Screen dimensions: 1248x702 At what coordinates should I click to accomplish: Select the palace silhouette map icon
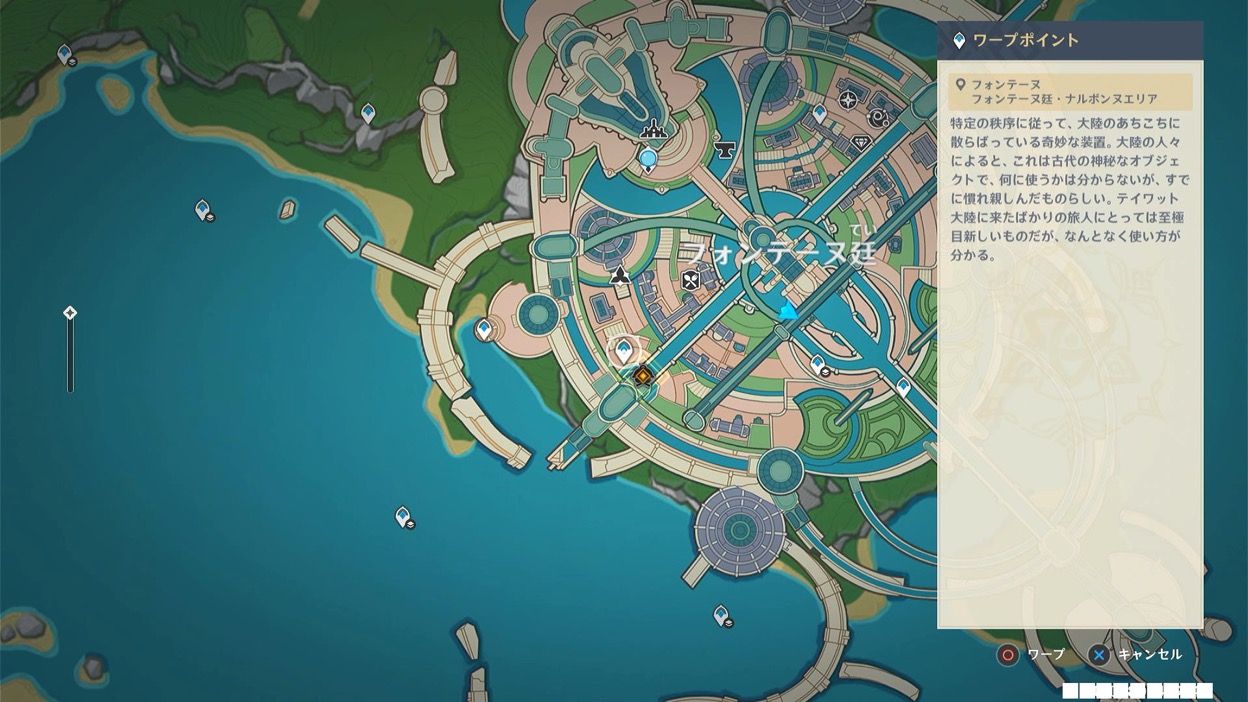[x=654, y=128]
